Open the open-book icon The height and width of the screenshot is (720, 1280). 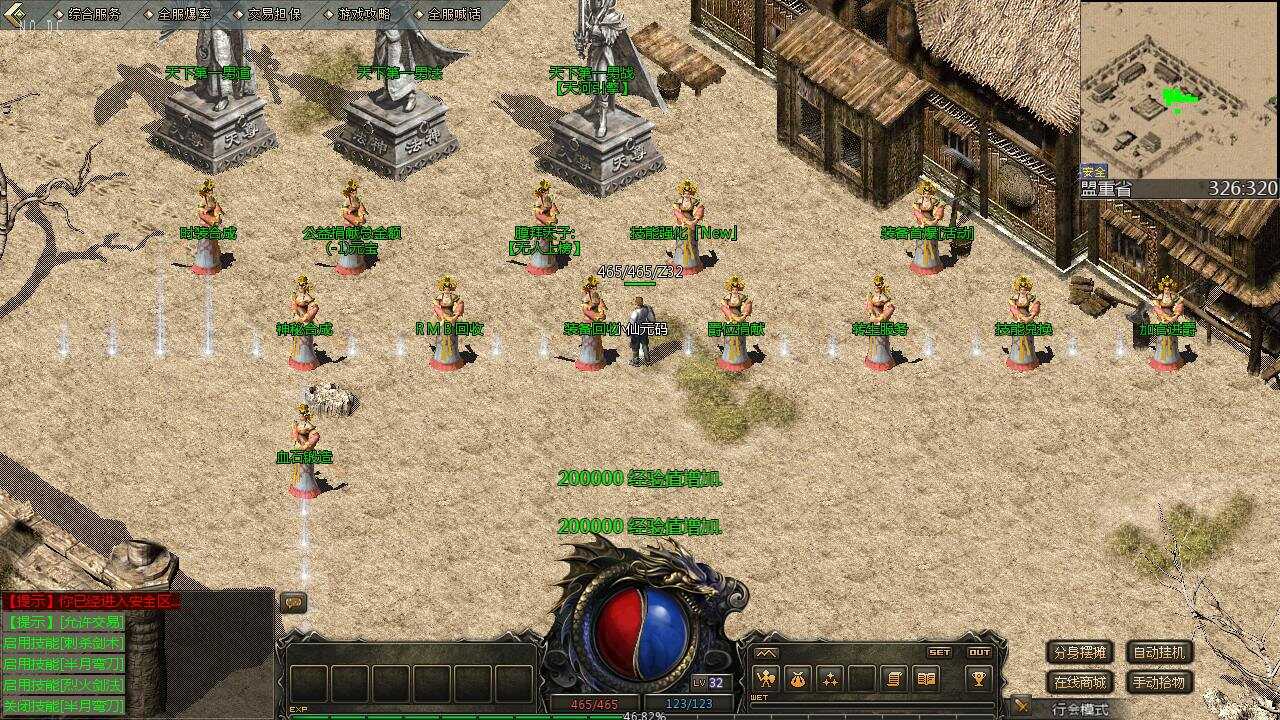pyautogui.click(x=926, y=679)
